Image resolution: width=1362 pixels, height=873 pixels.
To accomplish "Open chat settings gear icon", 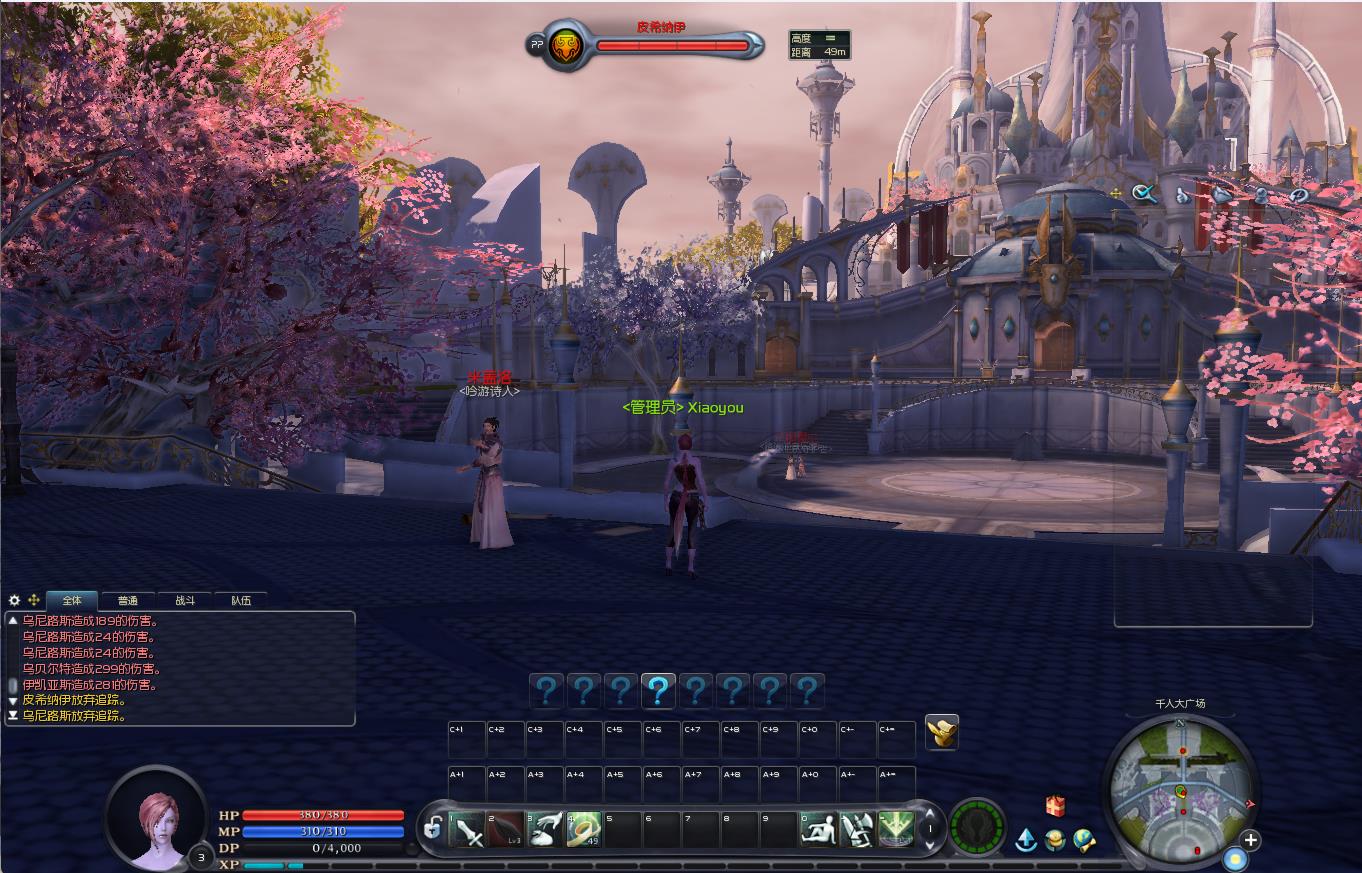I will click(14, 601).
